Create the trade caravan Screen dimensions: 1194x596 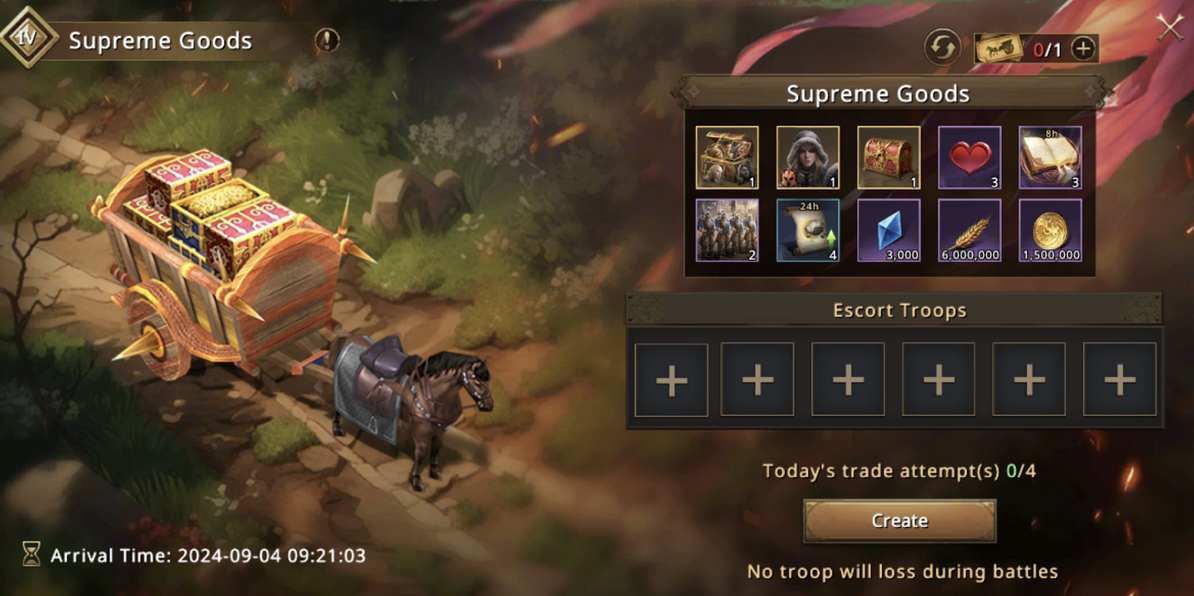(899, 521)
